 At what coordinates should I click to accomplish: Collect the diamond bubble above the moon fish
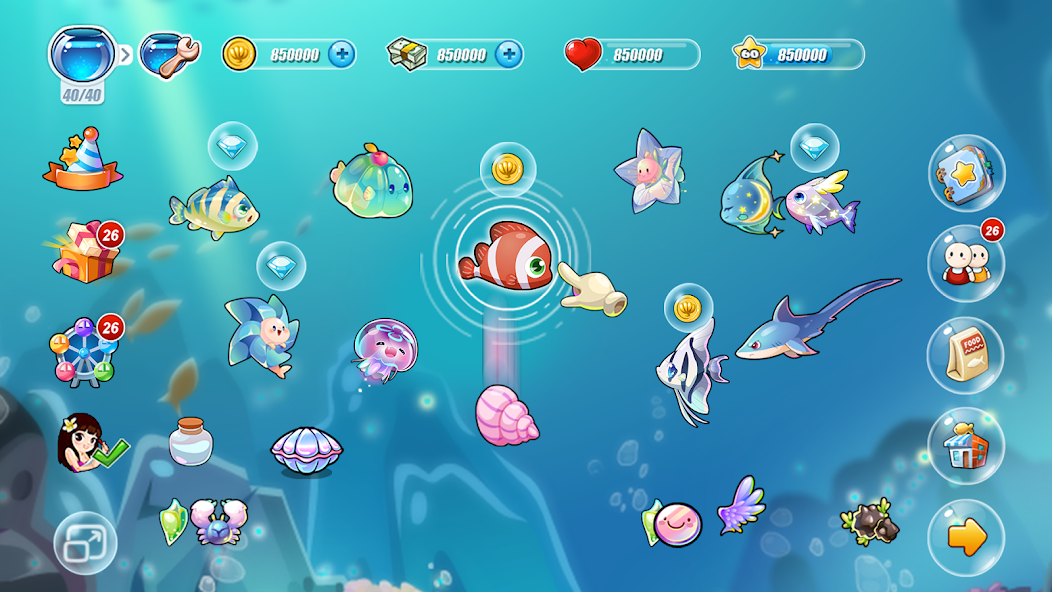(x=815, y=148)
